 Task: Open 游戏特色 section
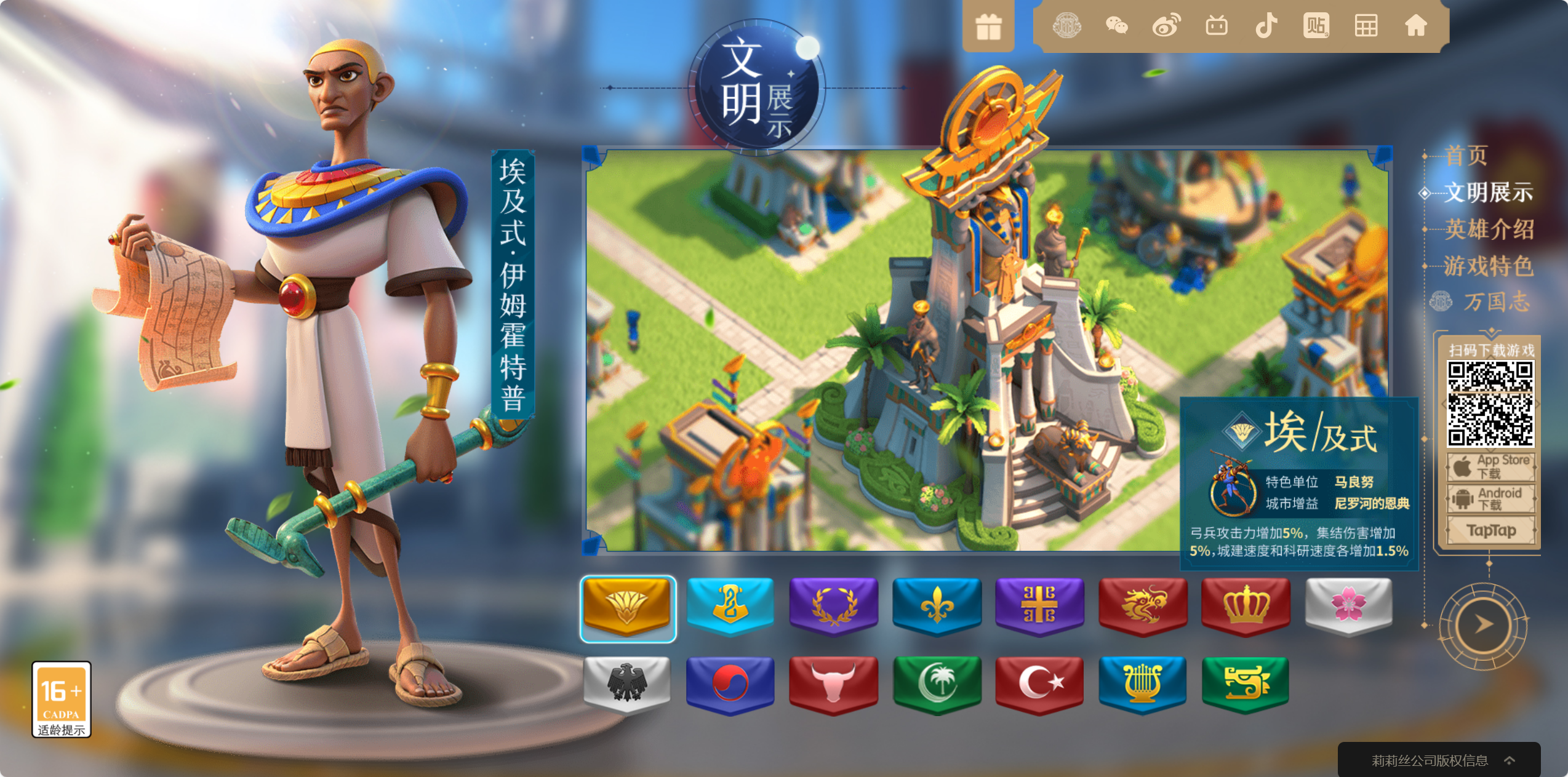[x=1489, y=266]
